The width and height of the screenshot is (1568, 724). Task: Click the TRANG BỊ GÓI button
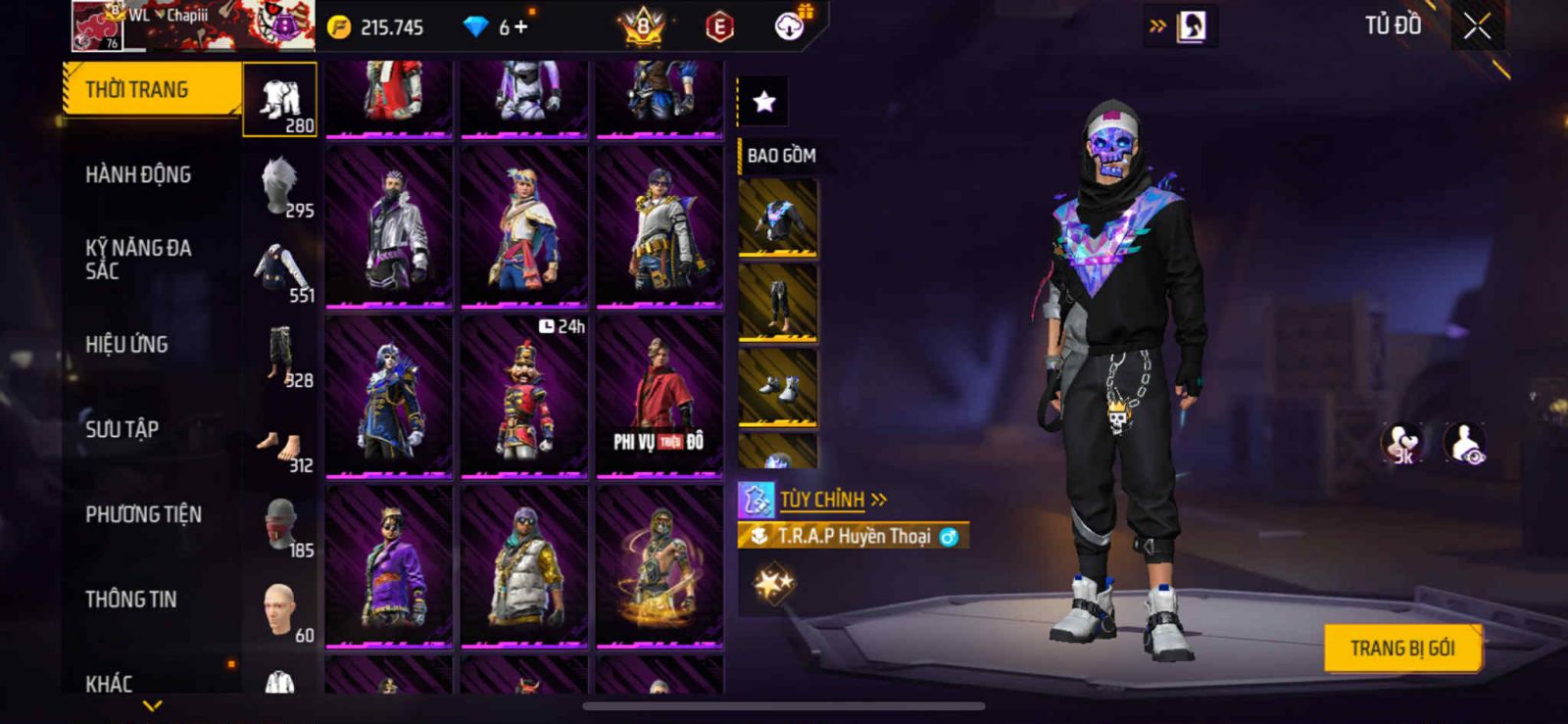[1401, 649]
